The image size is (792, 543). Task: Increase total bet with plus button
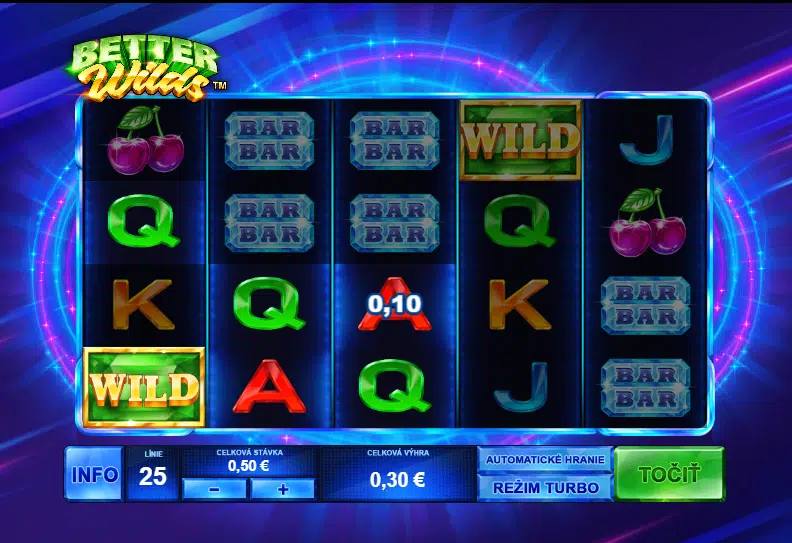coord(282,489)
